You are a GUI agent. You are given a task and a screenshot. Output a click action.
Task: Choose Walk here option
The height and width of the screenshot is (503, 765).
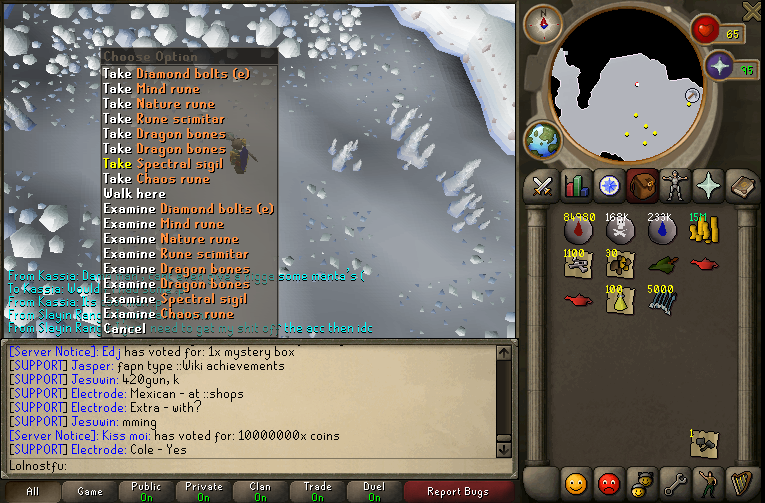coord(134,194)
